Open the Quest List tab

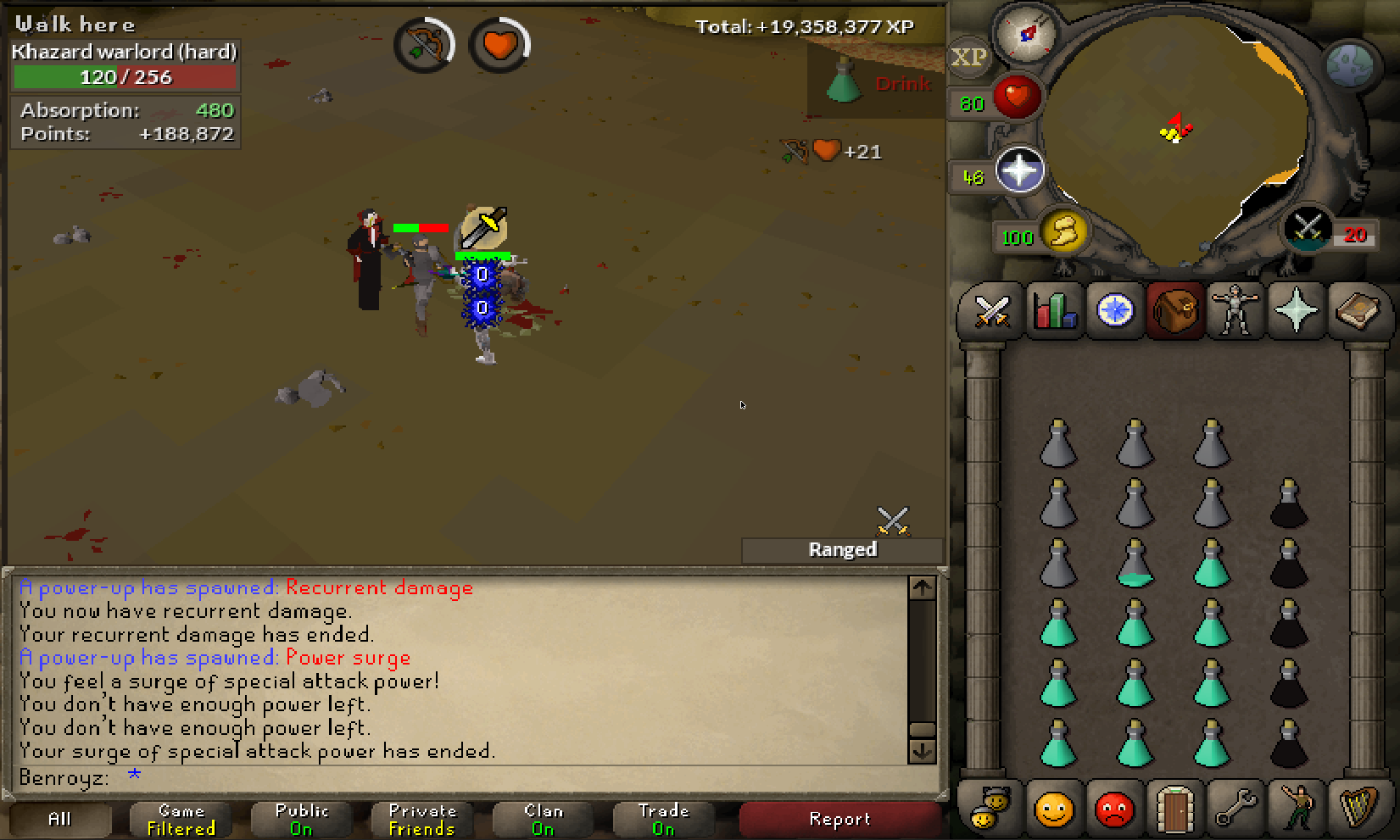click(1114, 311)
